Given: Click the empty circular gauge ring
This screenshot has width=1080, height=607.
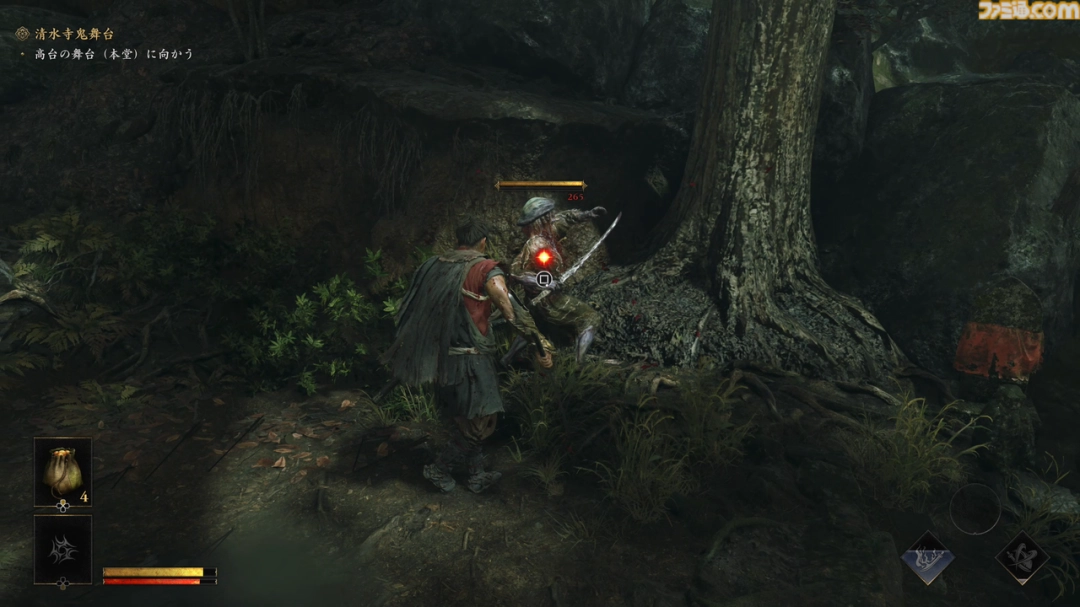Looking at the screenshot, I should pos(974,510).
